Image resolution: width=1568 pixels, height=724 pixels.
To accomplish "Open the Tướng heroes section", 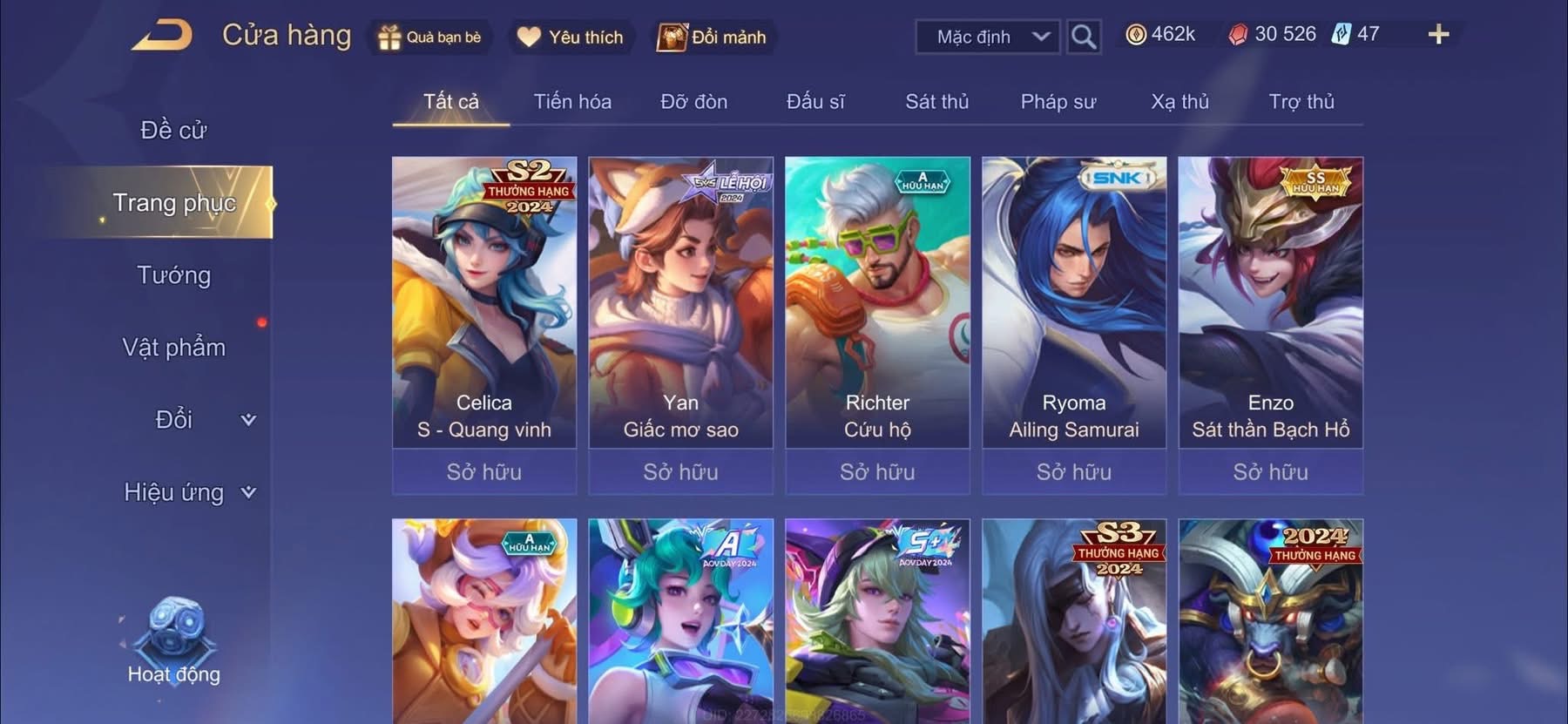I will (x=173, y=275).
